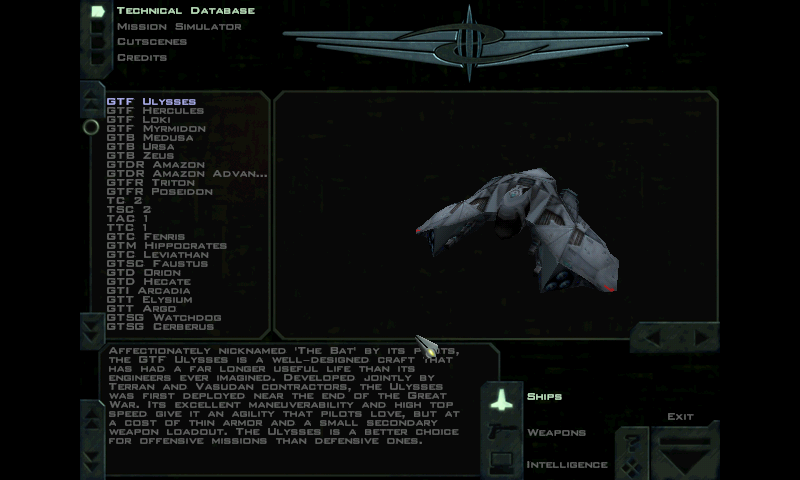This screenshot has height=480, width=800.
Task: Select the GTF Loki entry
Action: (x=138, y=120)
